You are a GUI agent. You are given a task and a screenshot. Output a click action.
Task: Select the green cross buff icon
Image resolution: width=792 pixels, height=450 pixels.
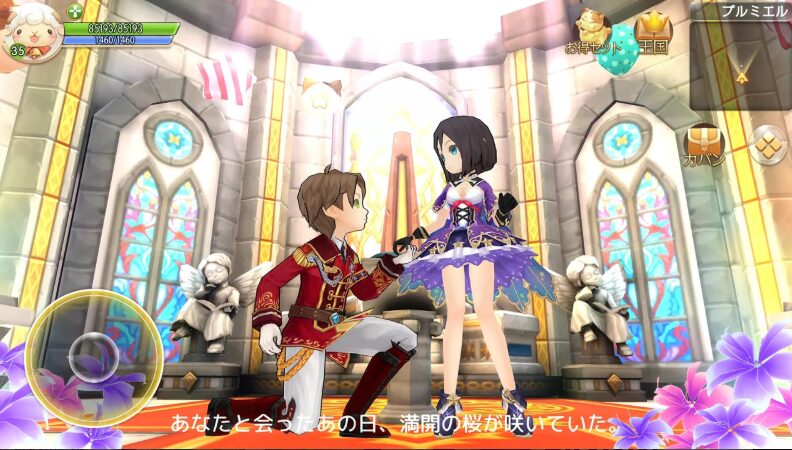tap(75, 11)
